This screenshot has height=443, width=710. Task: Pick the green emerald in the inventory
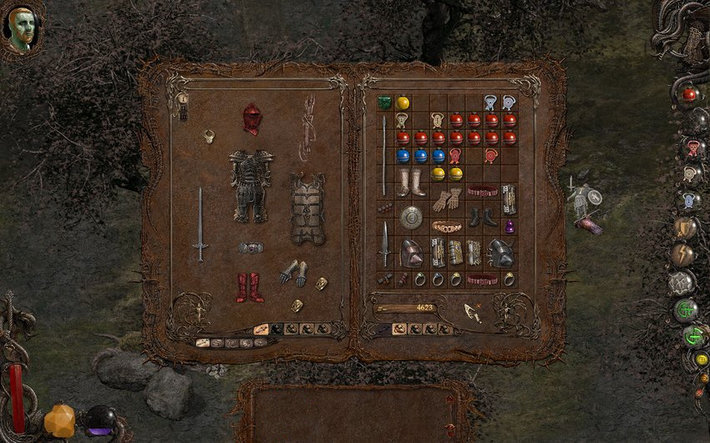click(385, 102)
